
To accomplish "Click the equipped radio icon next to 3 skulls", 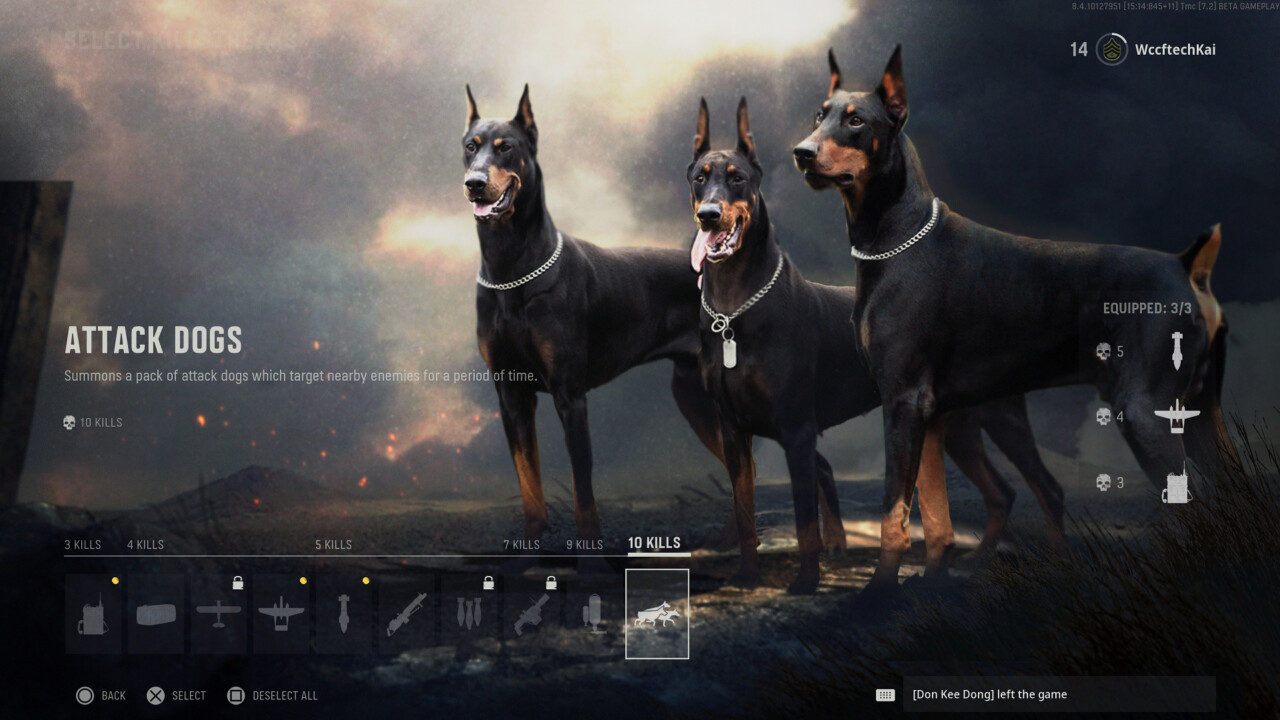I will 1177,481.
